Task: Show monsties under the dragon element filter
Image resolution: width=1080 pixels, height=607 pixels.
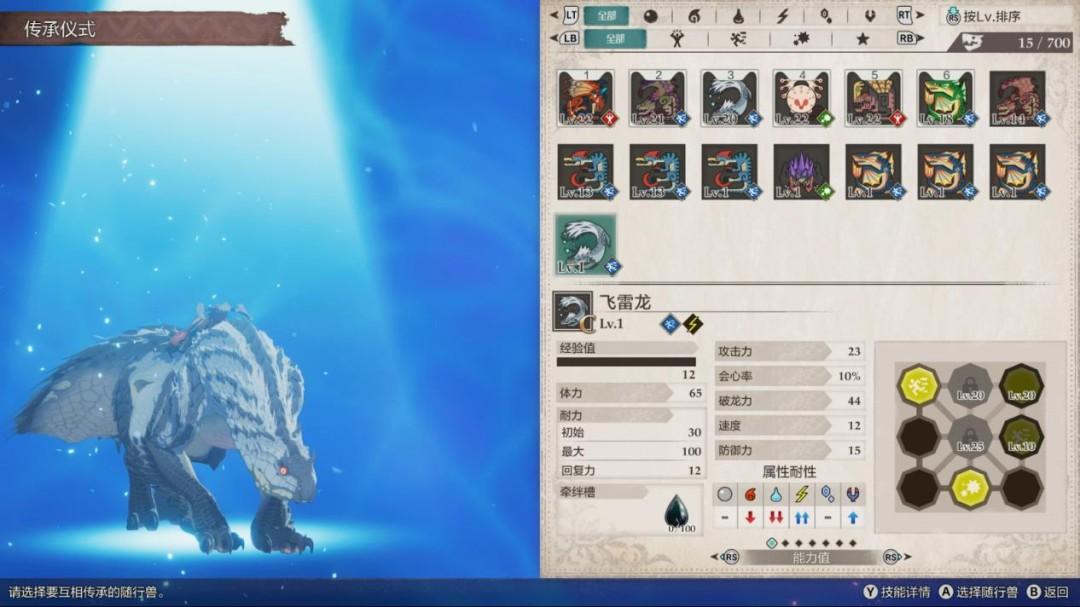Action: point(869,16)
